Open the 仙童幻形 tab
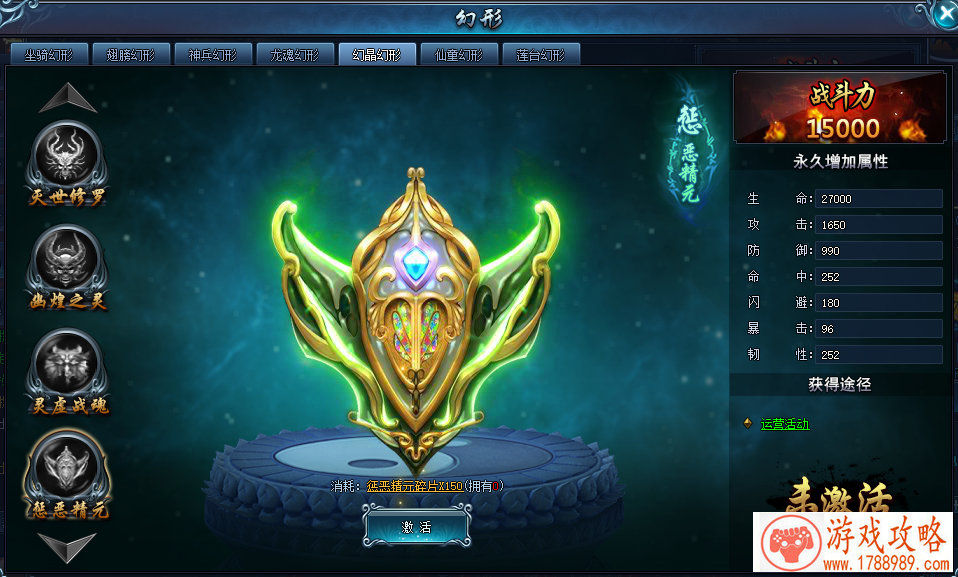958x577 pixels. pos(459,55)
